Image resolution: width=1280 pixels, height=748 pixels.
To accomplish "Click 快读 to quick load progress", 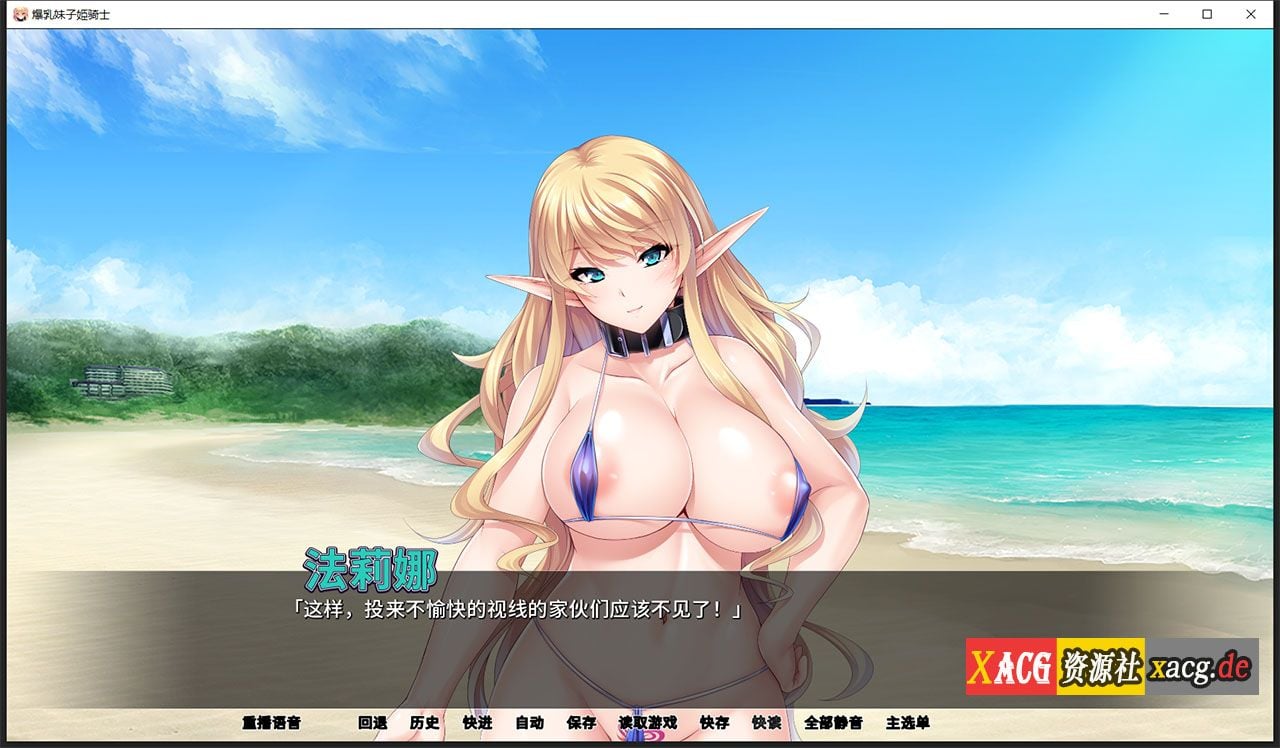I will pyautogui.click(x=765, y=722).
